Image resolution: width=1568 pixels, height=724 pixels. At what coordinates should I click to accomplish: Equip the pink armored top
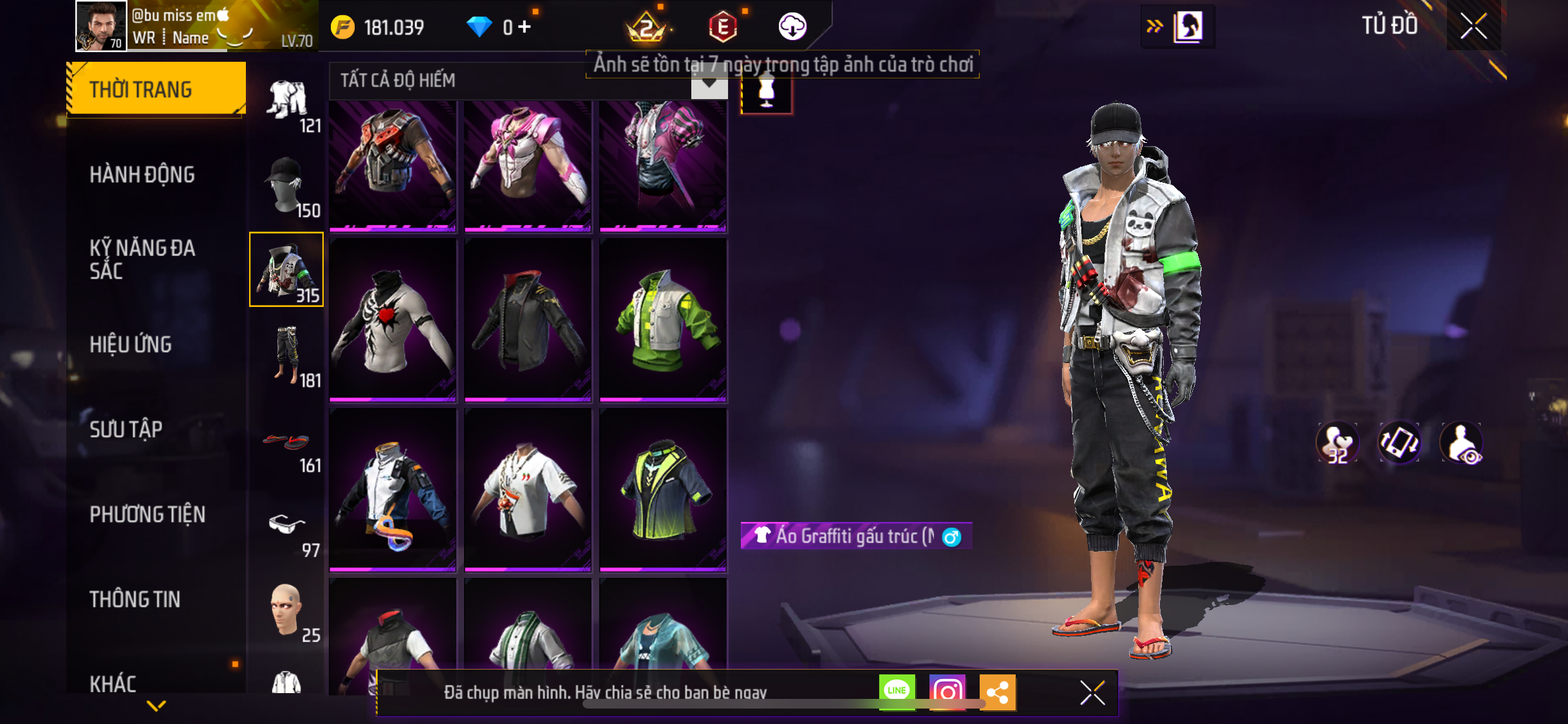pyautogui.click(x=527, y=165)
